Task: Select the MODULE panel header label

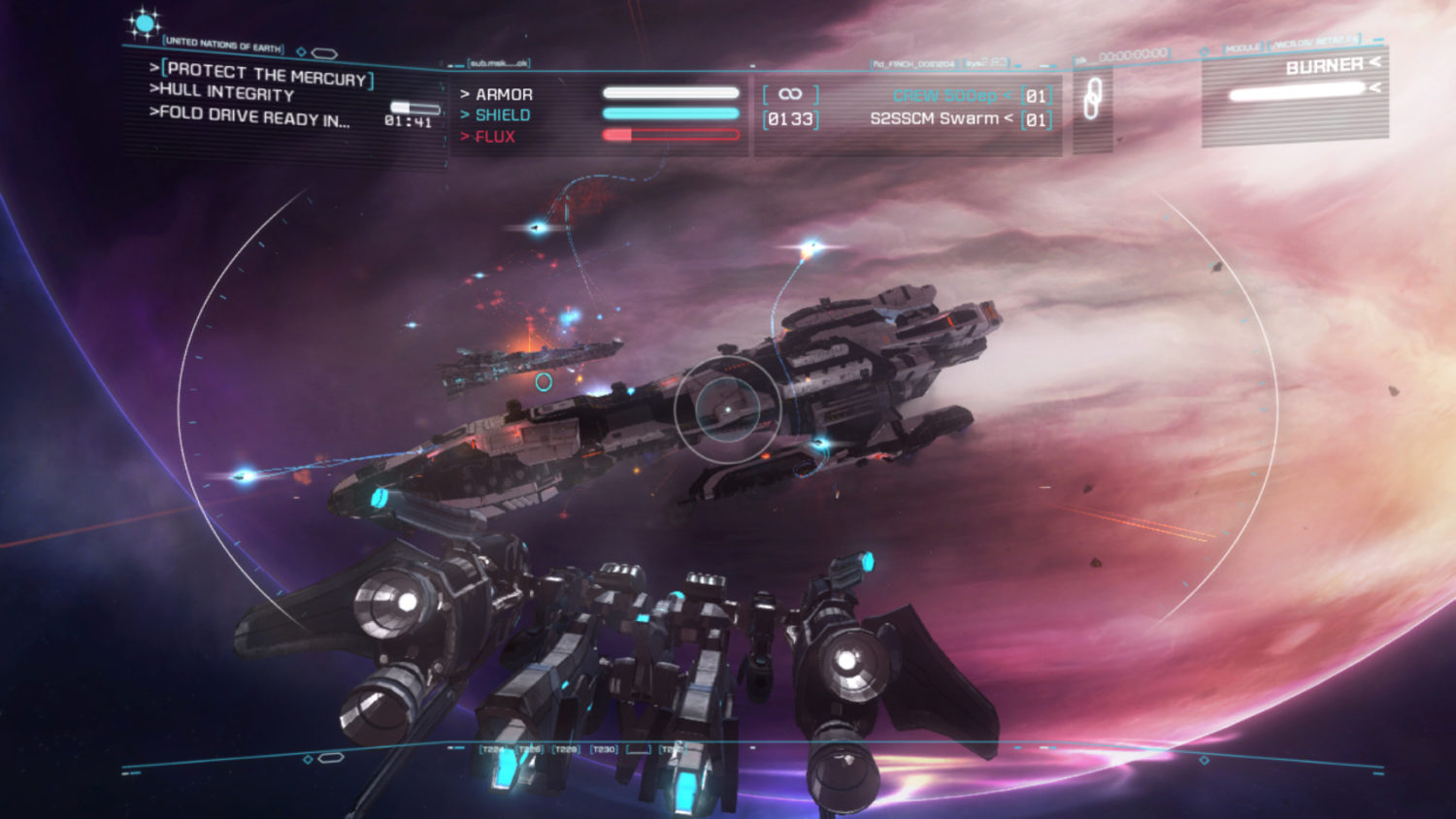Action: pyautogui.click(x=1245, y=49)
